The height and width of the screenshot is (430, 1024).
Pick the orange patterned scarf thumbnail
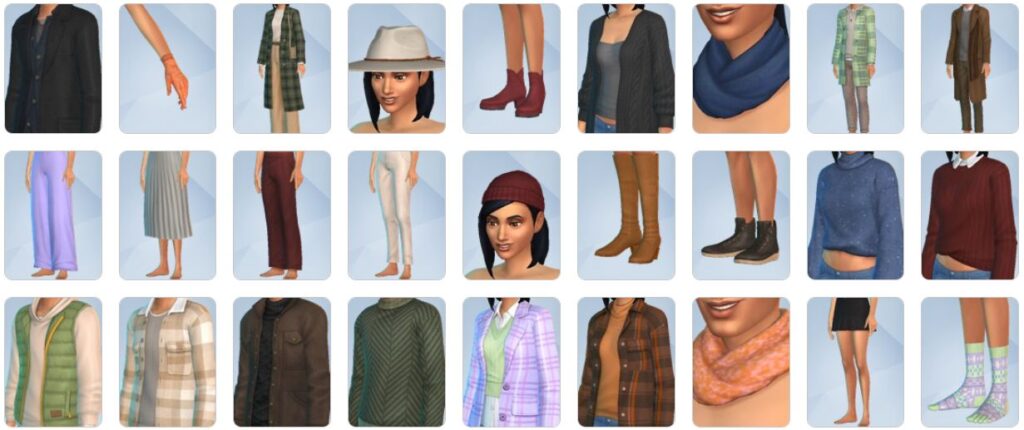[740, 362]
